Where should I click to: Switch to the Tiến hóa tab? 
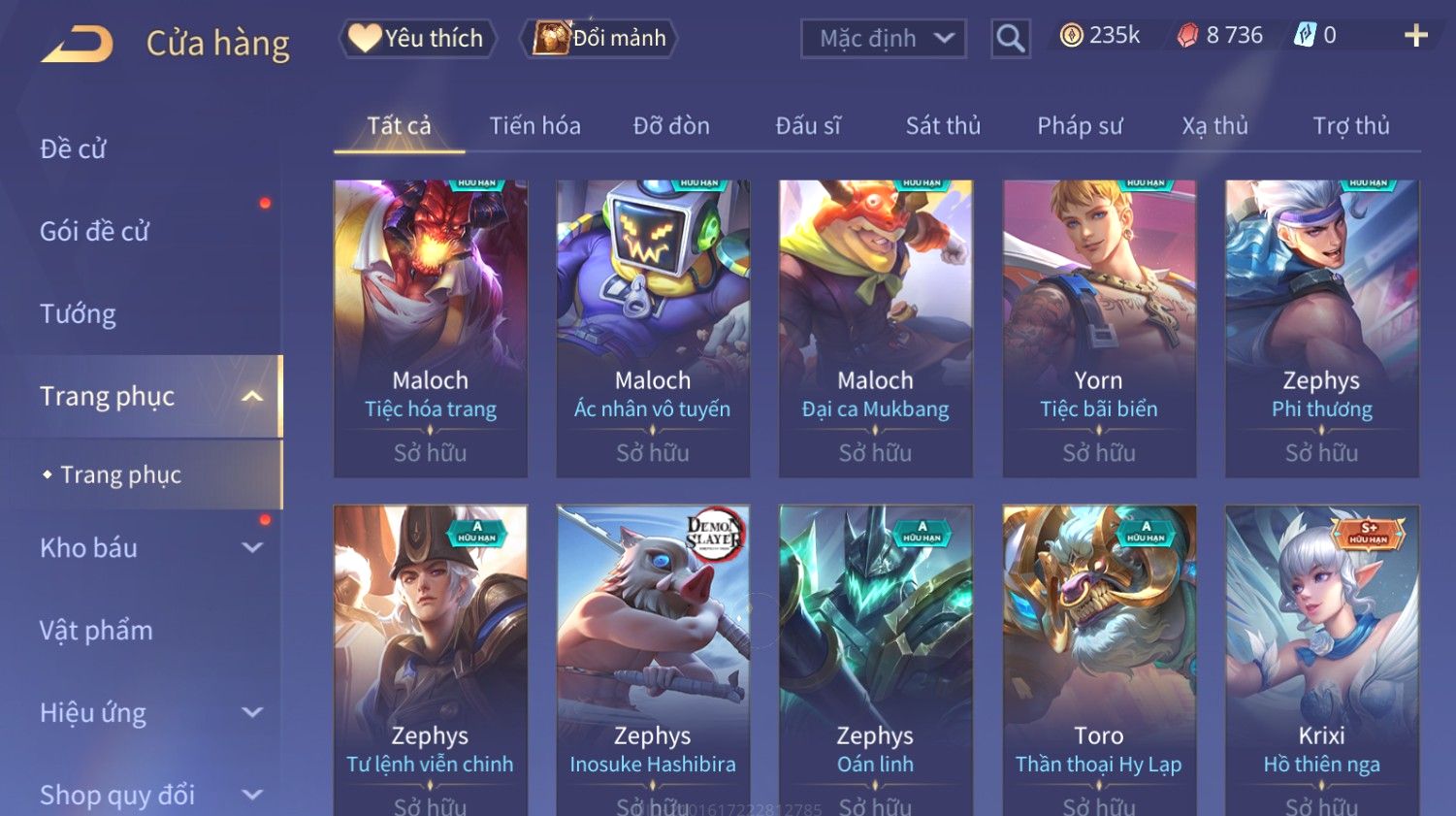point(534,126)
